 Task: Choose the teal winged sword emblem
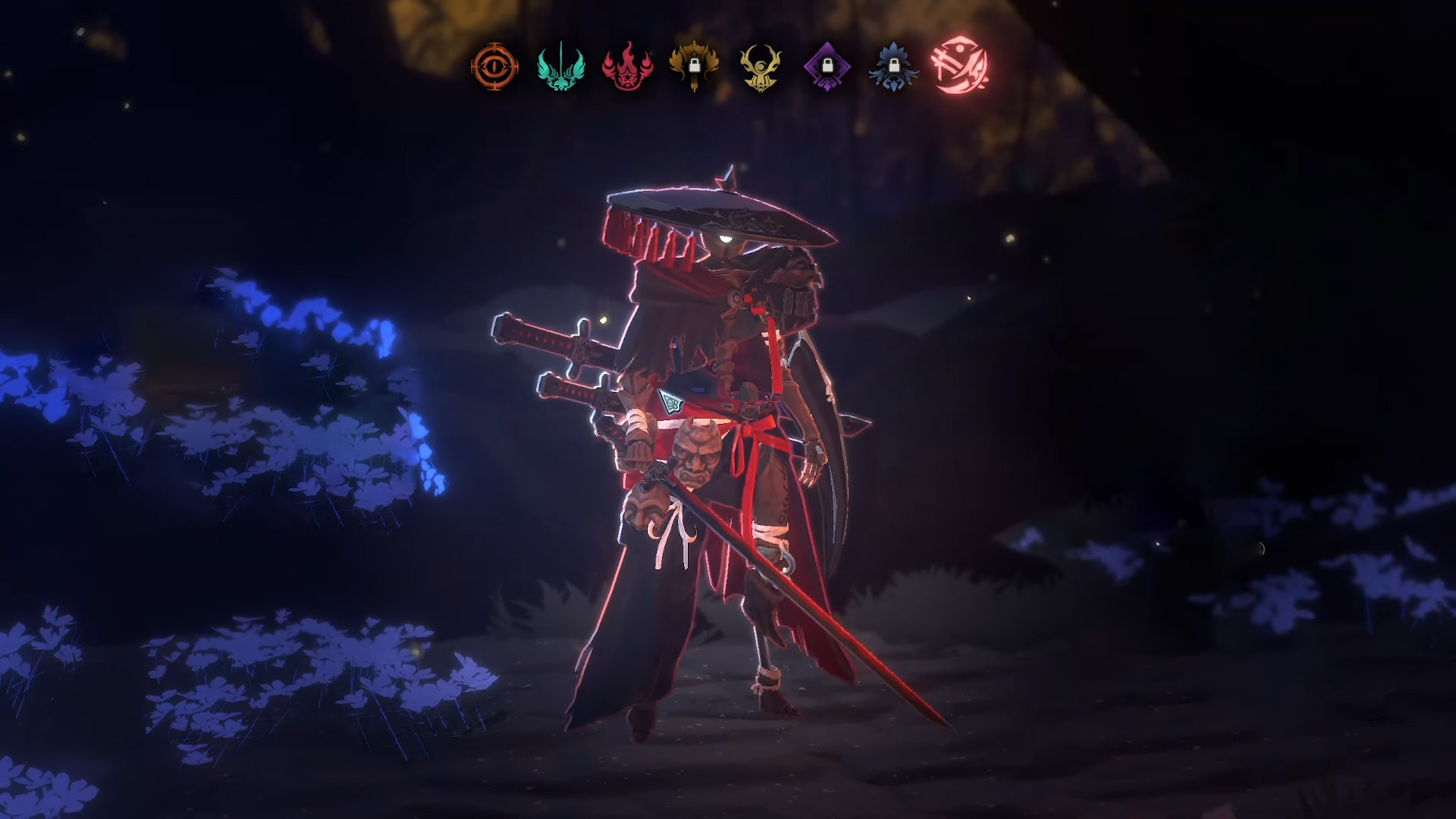(561, 67)
